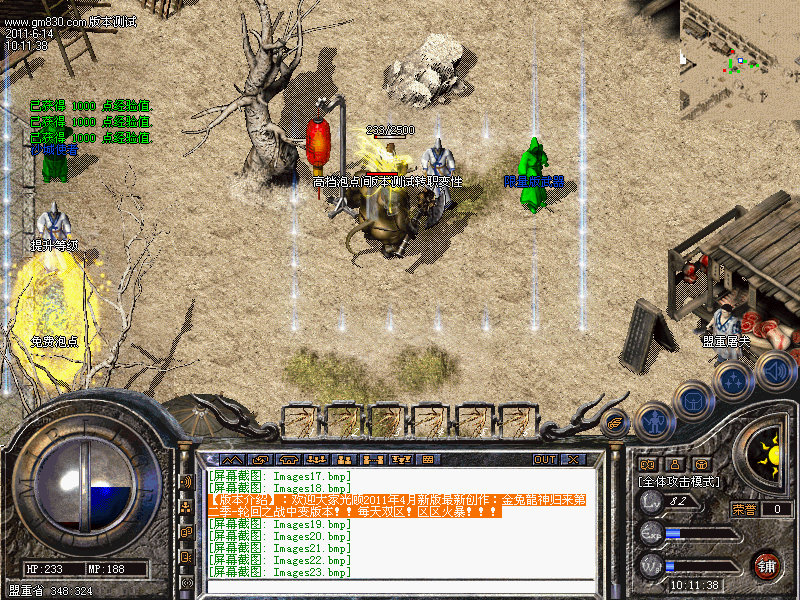Click the single-person icon above attack mode
This screenshot has width=800, height=600.
[674, 464]
